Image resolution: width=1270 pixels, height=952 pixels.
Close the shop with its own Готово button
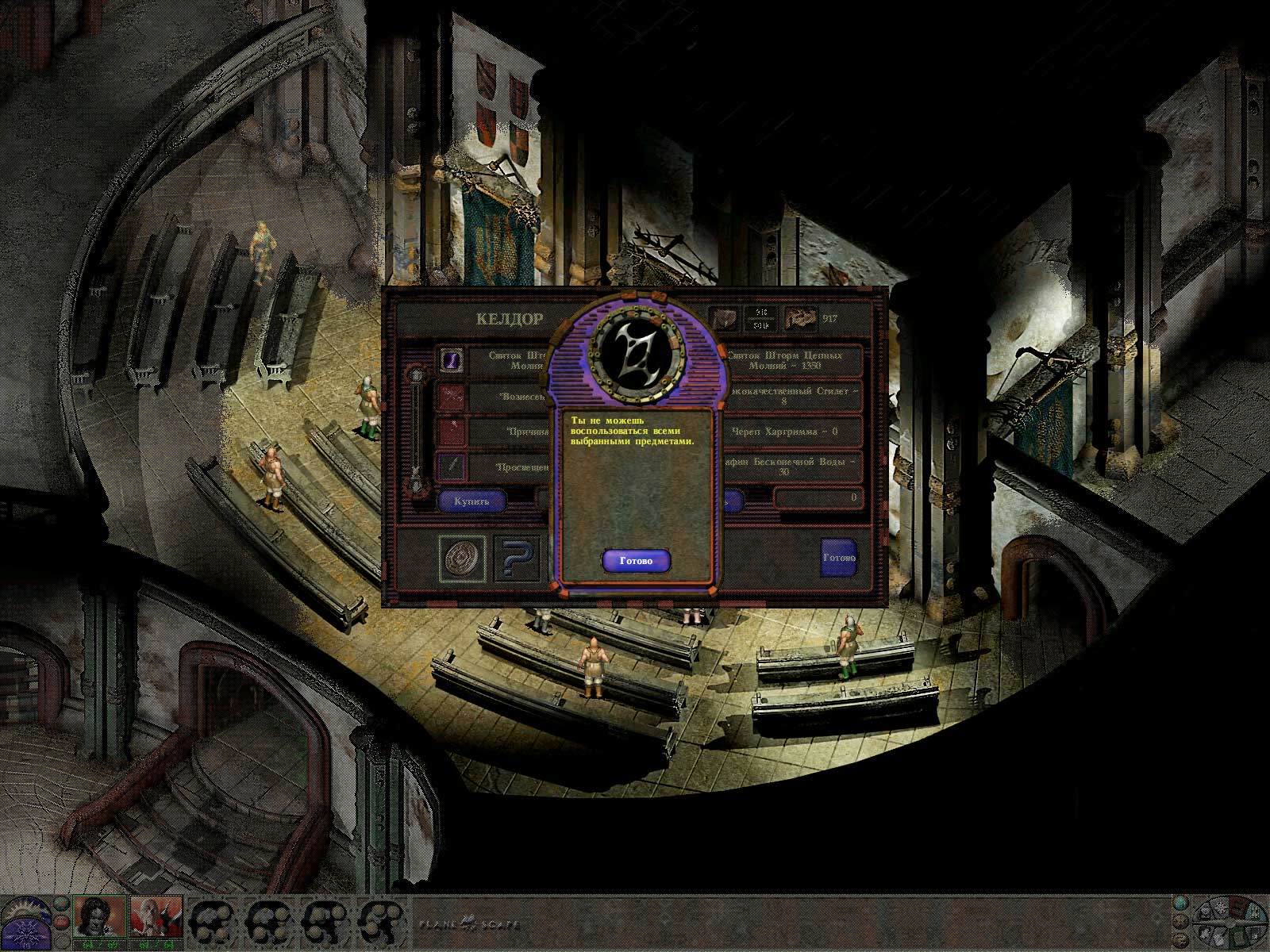(x=838, y=558)
